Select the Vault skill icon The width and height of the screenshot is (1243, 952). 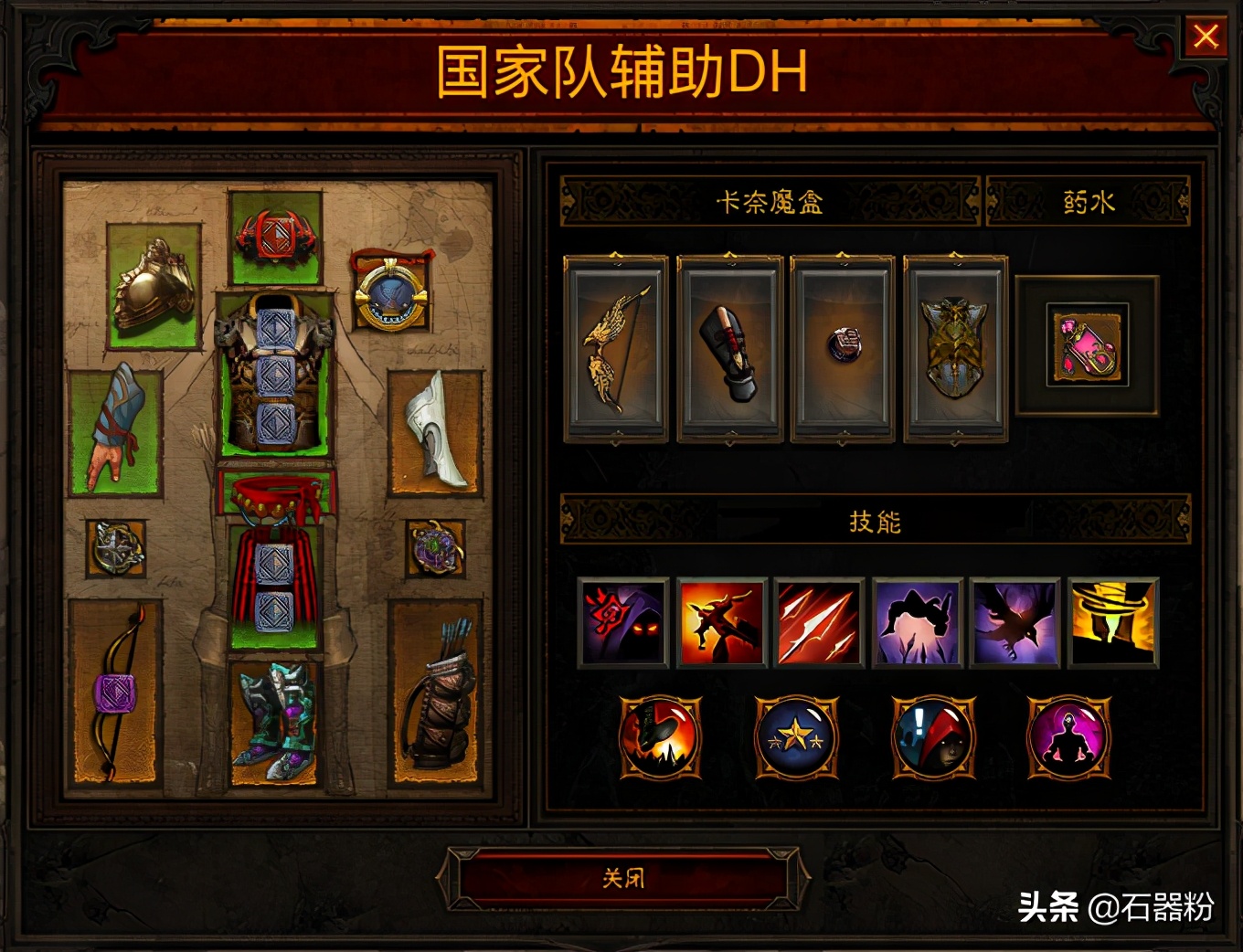(x=916, y=624)
